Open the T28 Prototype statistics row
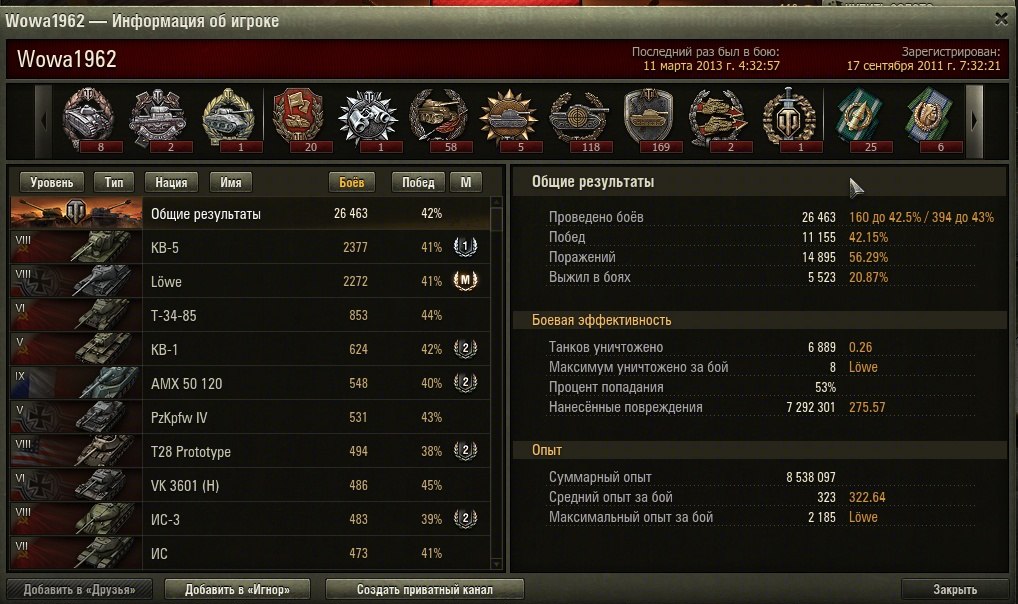 click(x=250, y=451)
